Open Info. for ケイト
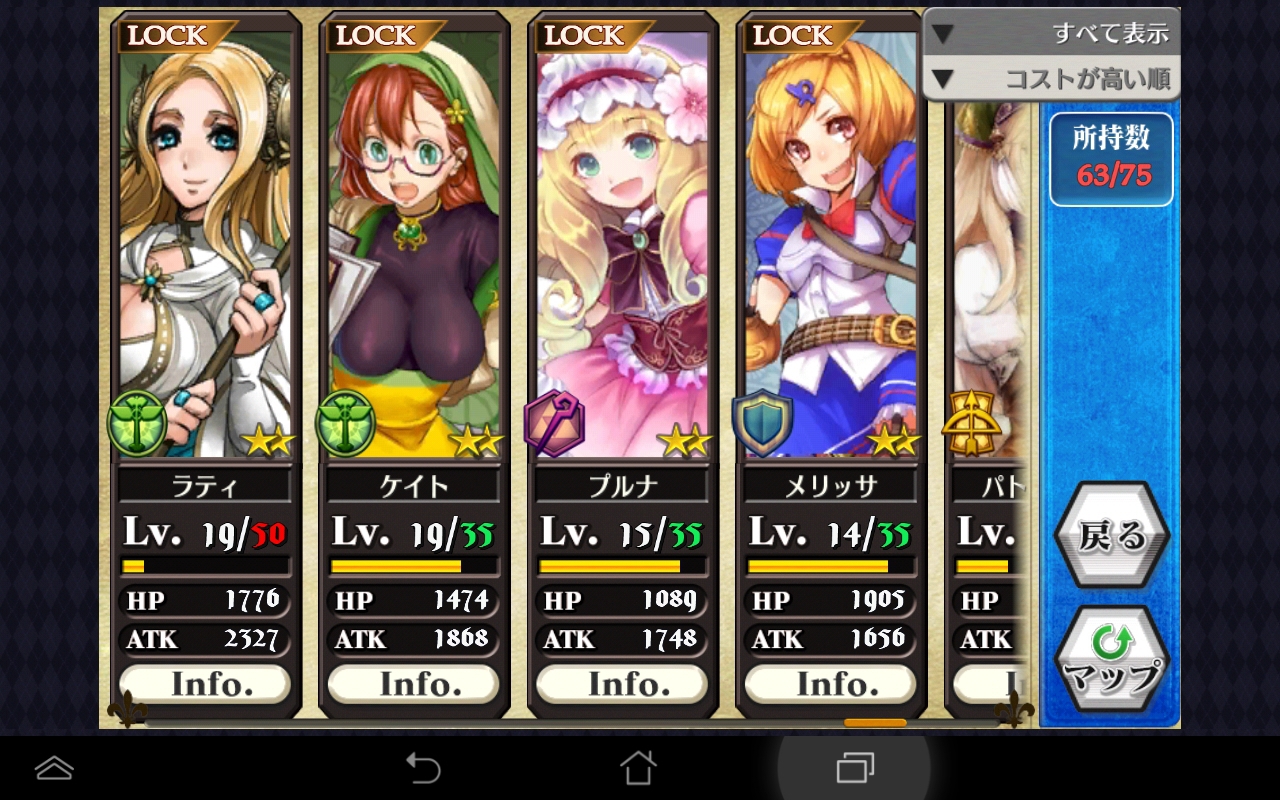The image size is (1280, 800). point(413,684)
